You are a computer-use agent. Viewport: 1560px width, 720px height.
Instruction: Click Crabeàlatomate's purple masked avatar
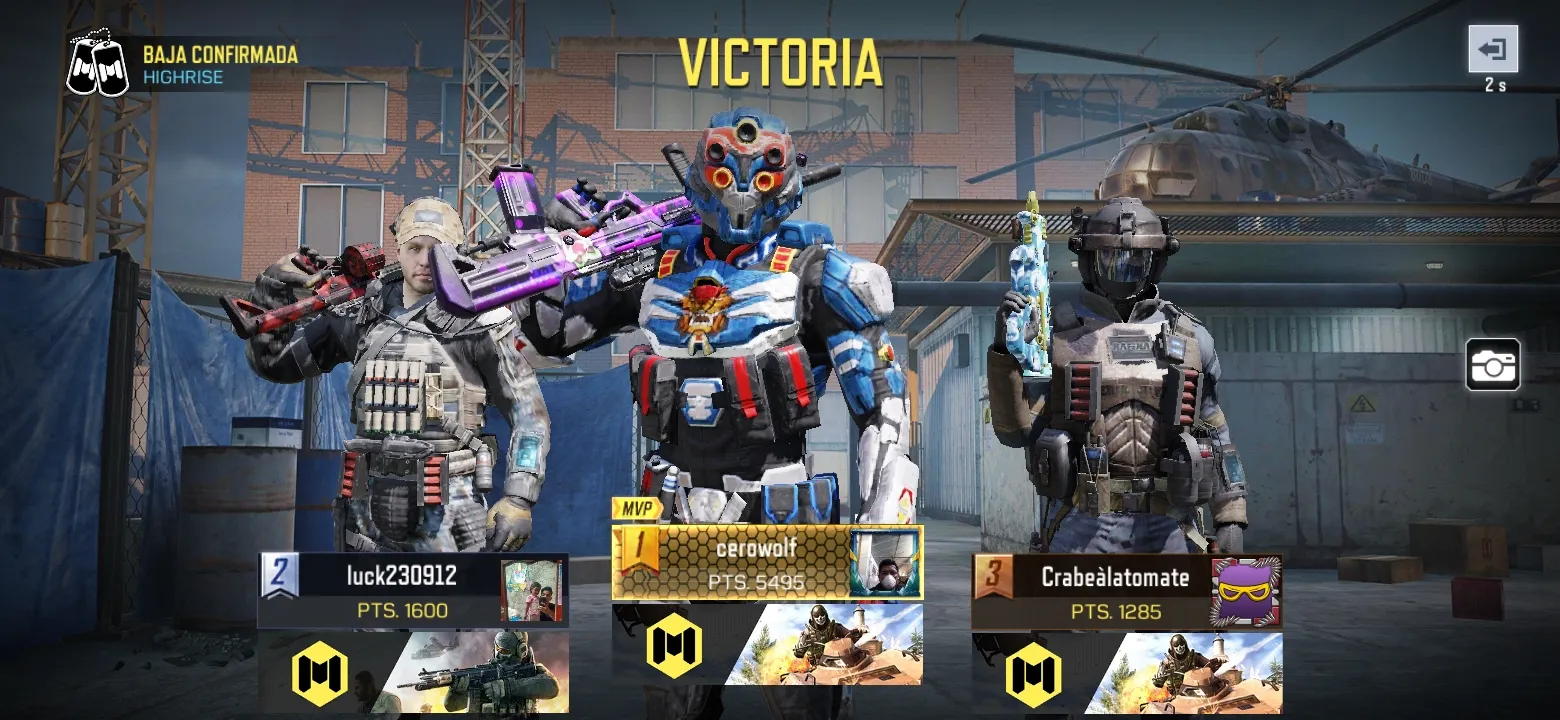1246,592
